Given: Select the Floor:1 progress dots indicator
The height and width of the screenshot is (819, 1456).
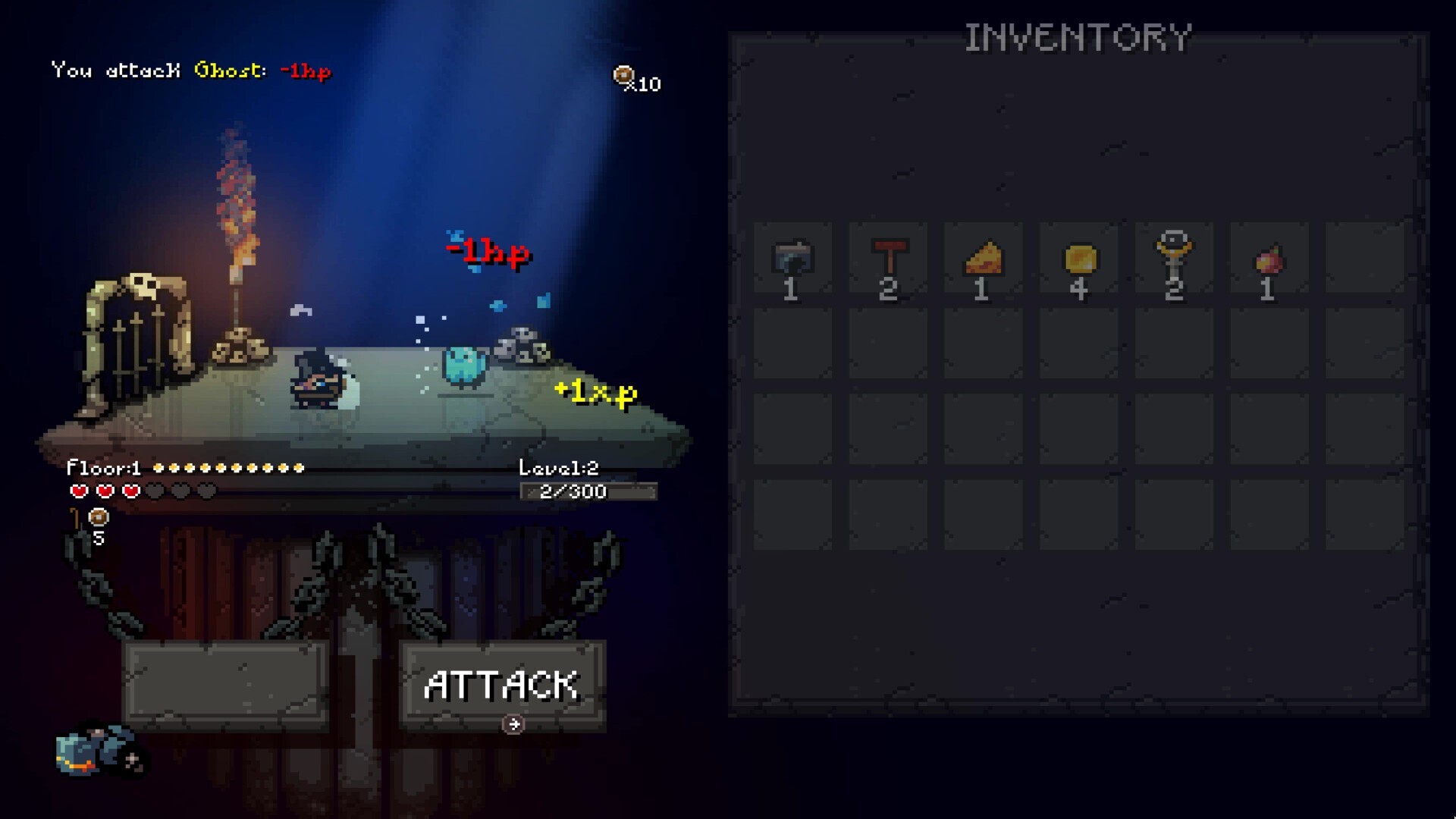Looking at the screenshot, I should tap(186, 468).
